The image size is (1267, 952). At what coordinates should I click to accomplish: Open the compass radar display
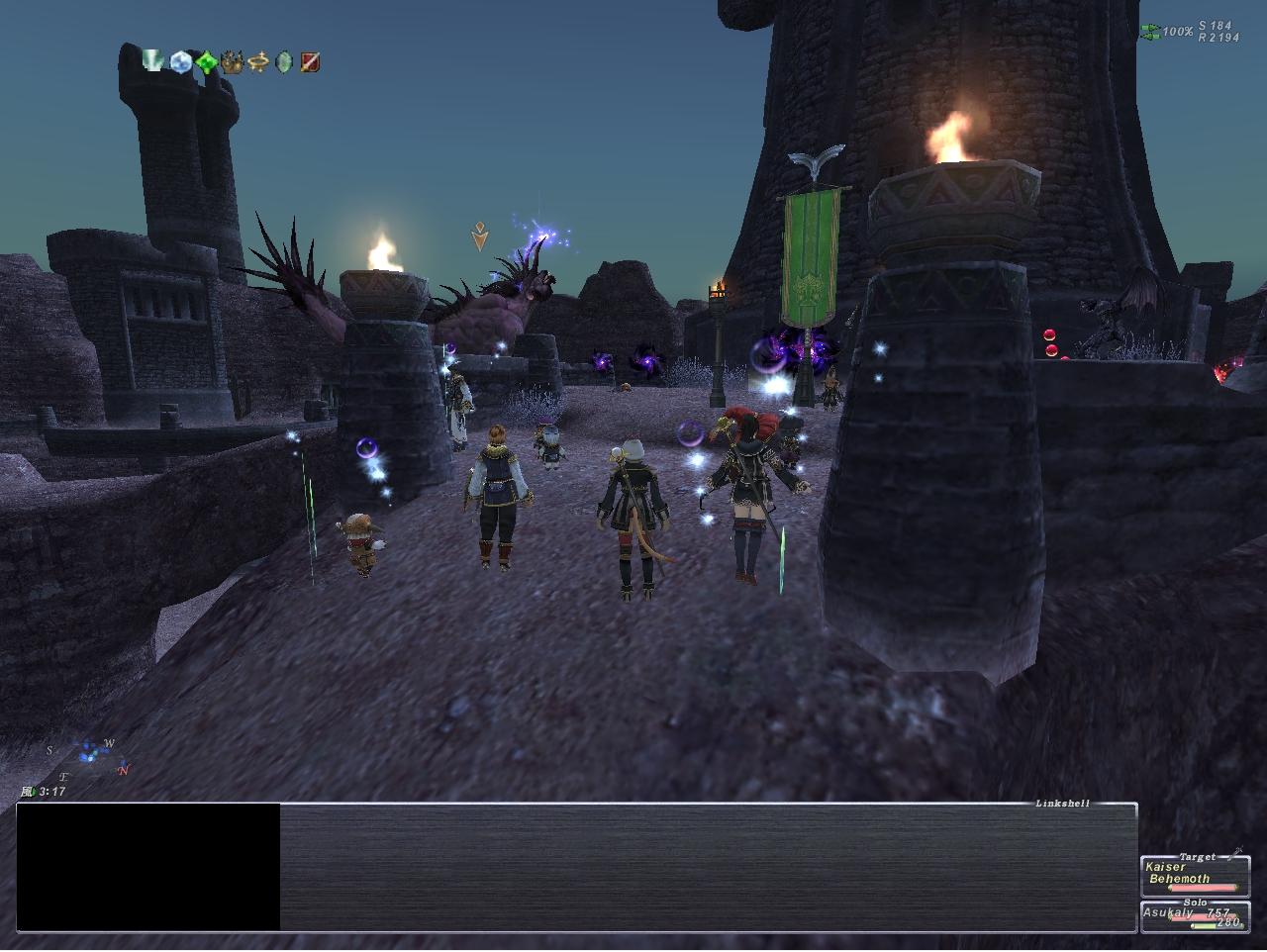pyautogui.click(x=89, y=757)
